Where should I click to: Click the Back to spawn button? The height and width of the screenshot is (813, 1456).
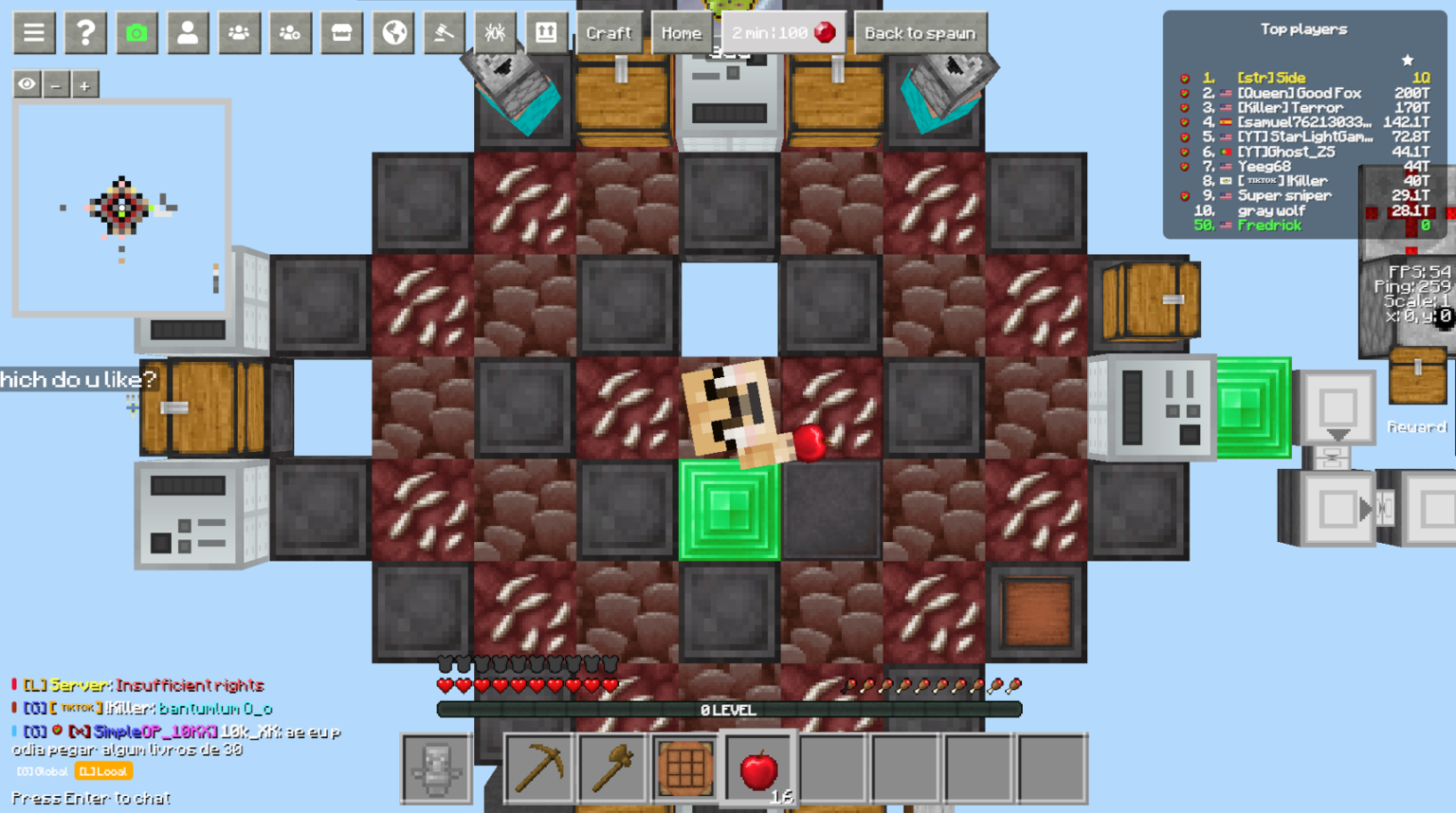click(x=920, y=32)
